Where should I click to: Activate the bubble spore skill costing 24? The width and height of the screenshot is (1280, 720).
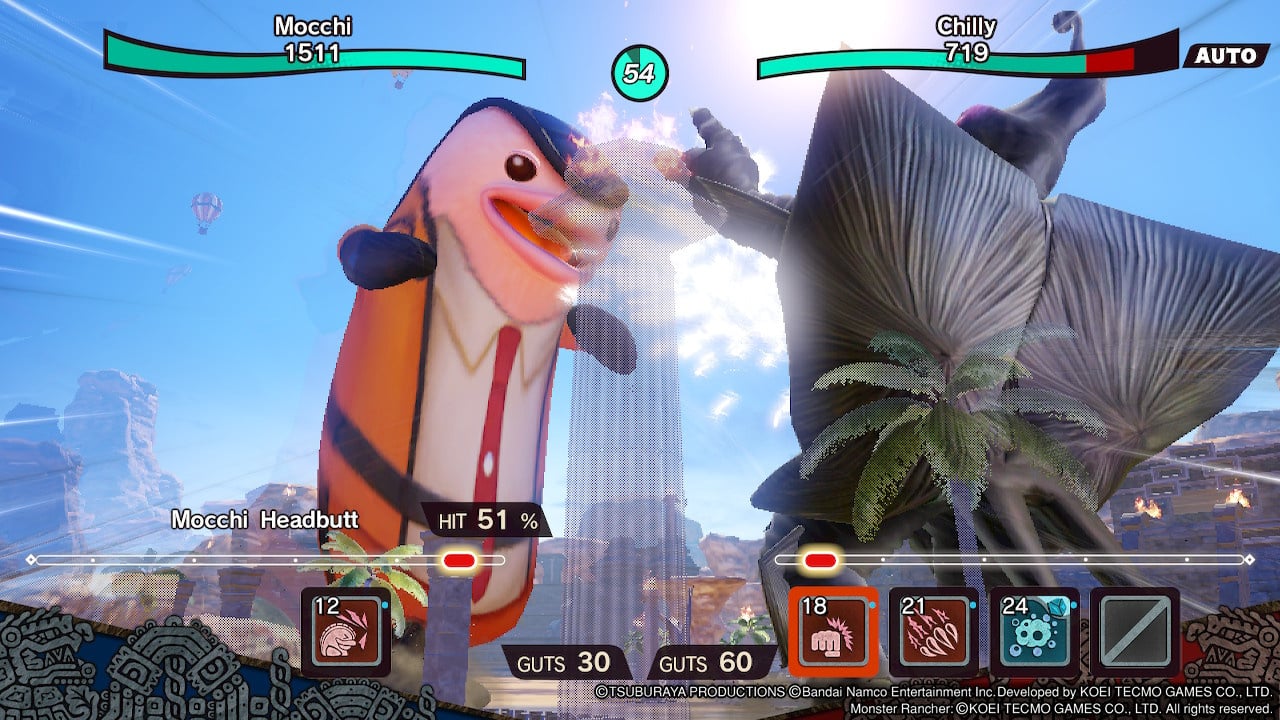1035,632
